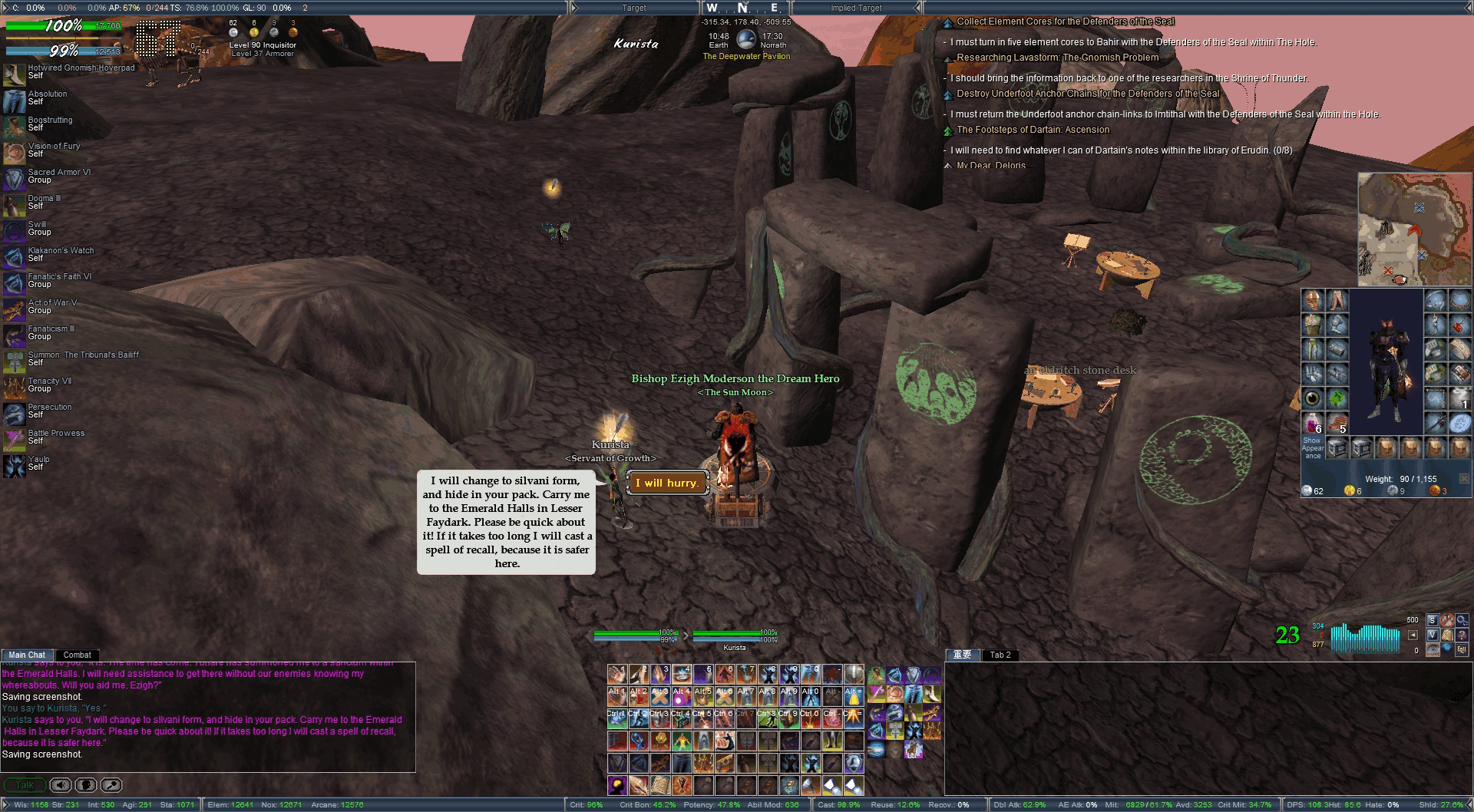Select the Hotwired Gnomish Hoverpad buff icon
This screenshot has height=812, width=1474.
tap(14, 74)
